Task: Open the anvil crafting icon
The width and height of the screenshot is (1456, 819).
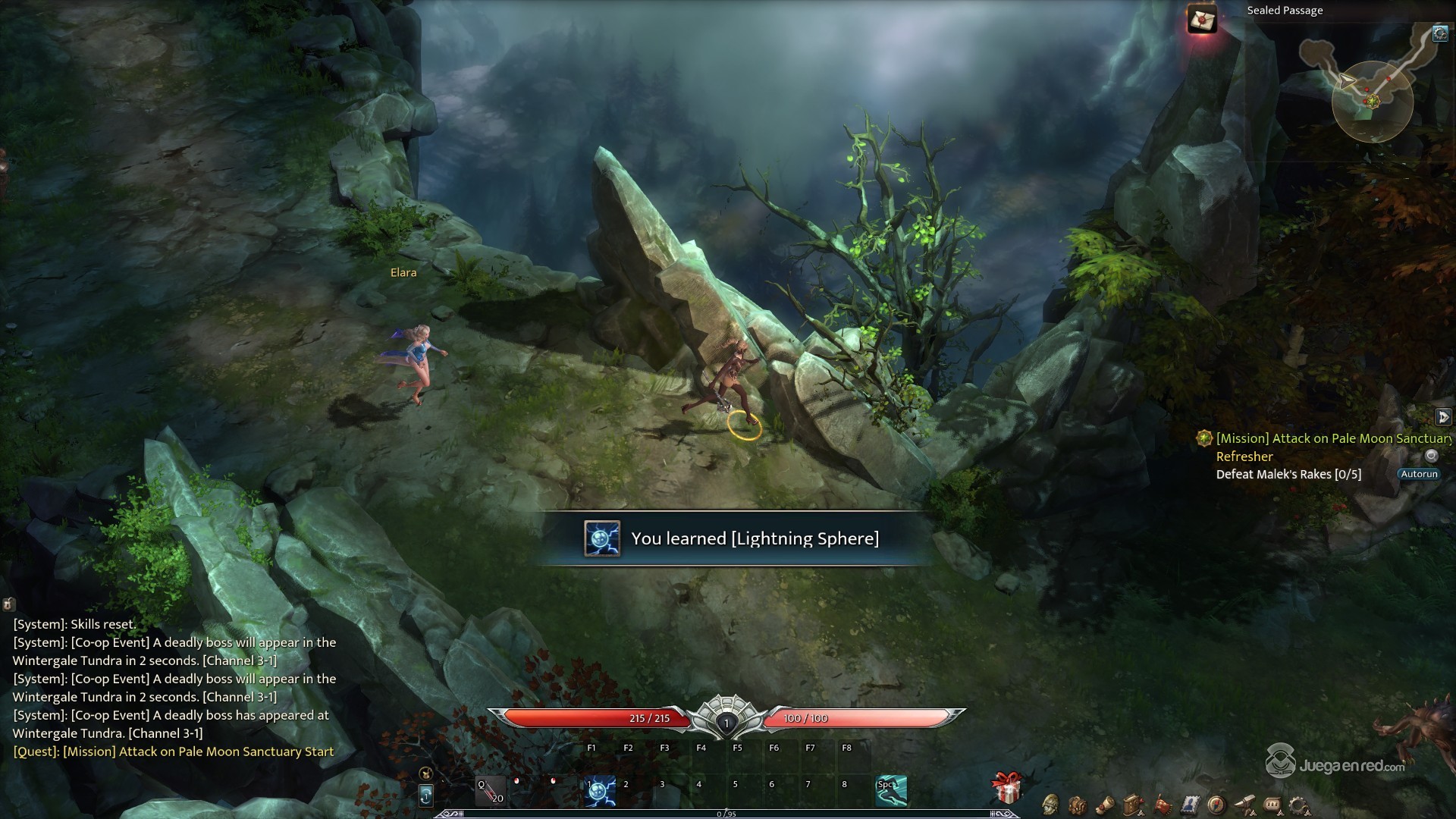Action: point(1244,804)
